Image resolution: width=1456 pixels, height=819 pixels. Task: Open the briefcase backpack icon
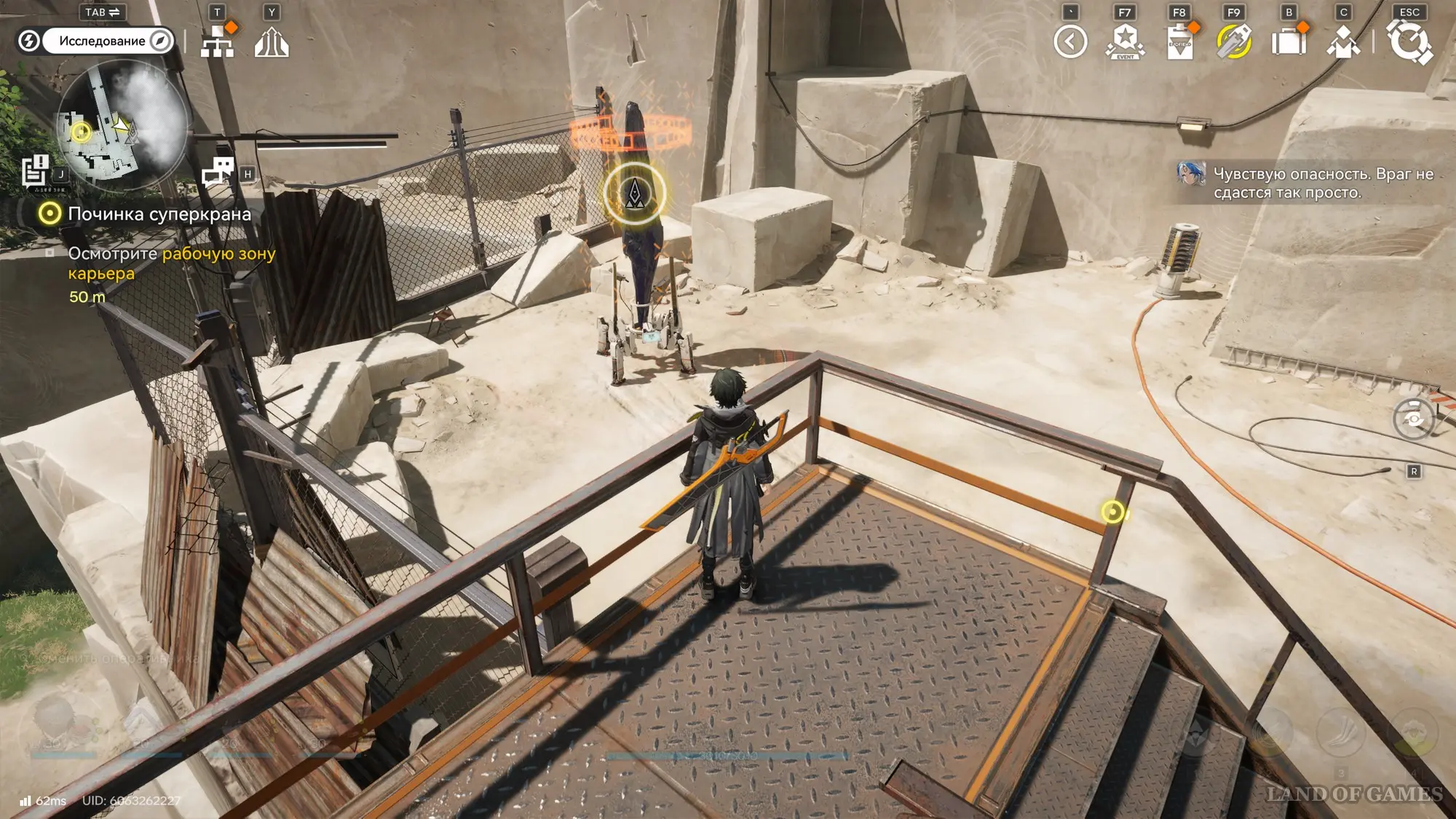(x=1289, y=41)
